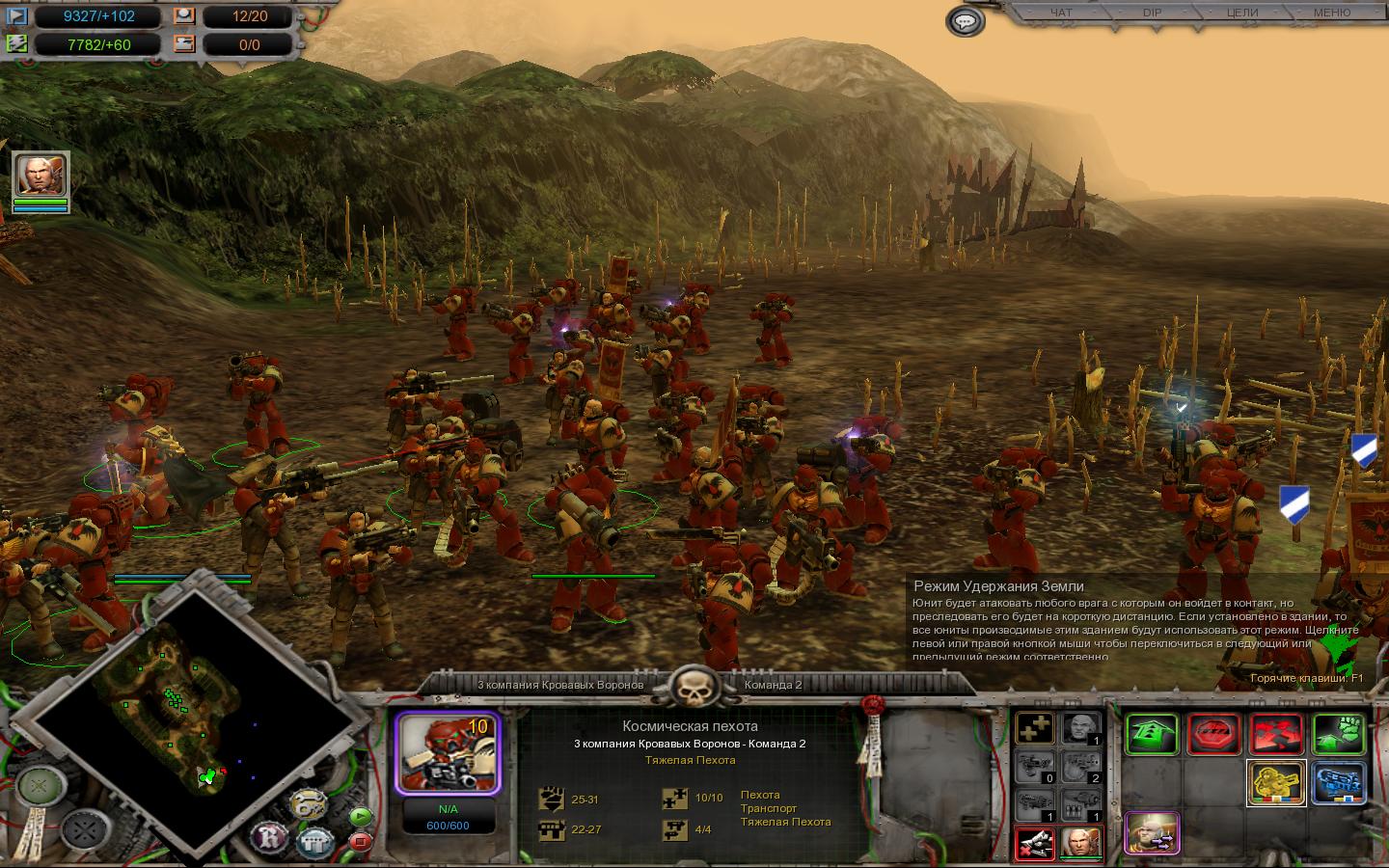Click the speech bubble chat icon
The height and width of the screenshot is (868, 1389).
[966, 21]
